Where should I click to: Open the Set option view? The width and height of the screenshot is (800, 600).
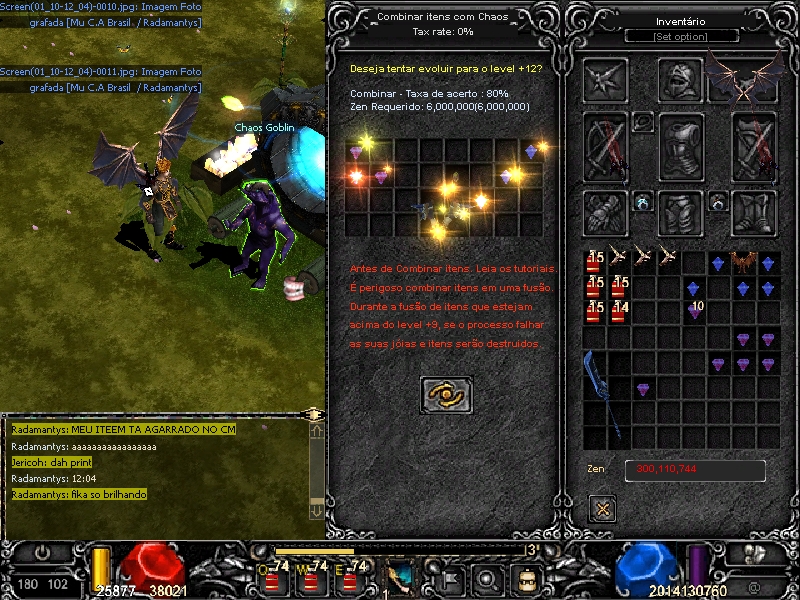[681, 36]
